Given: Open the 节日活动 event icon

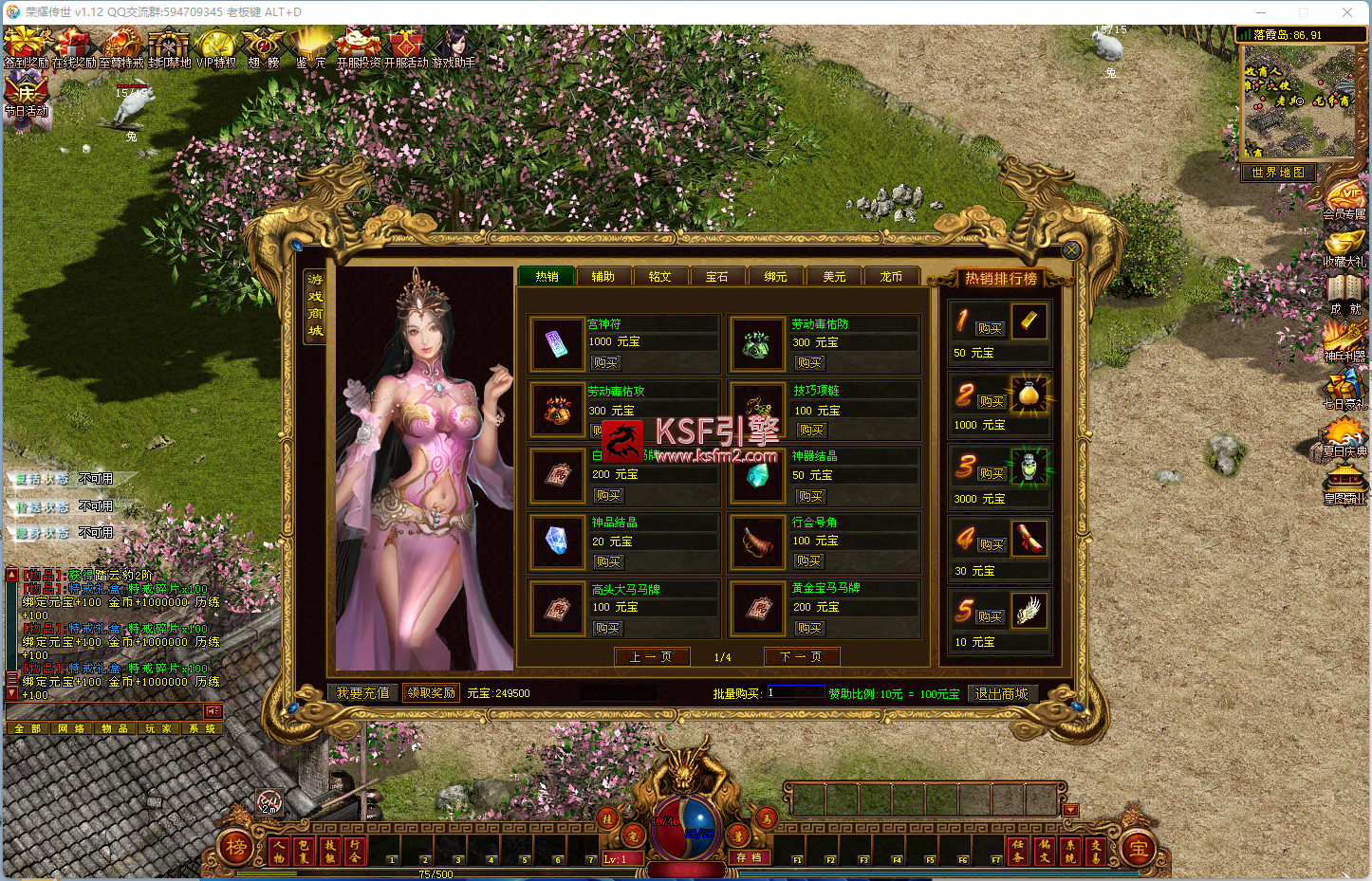Looking at the screenshot, I should coord(26,98).
